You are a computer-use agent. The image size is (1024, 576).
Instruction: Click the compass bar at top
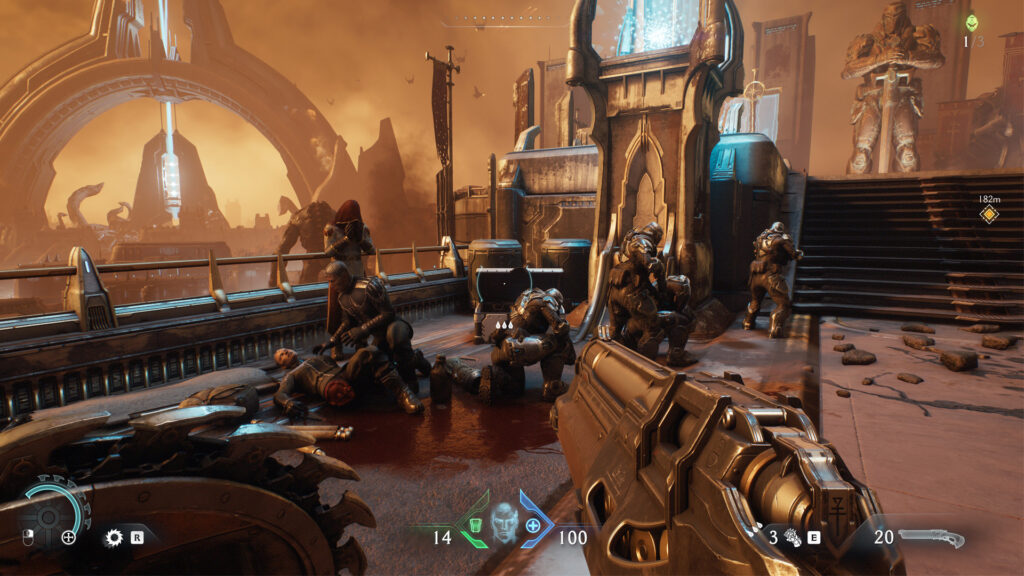(500, 22)
